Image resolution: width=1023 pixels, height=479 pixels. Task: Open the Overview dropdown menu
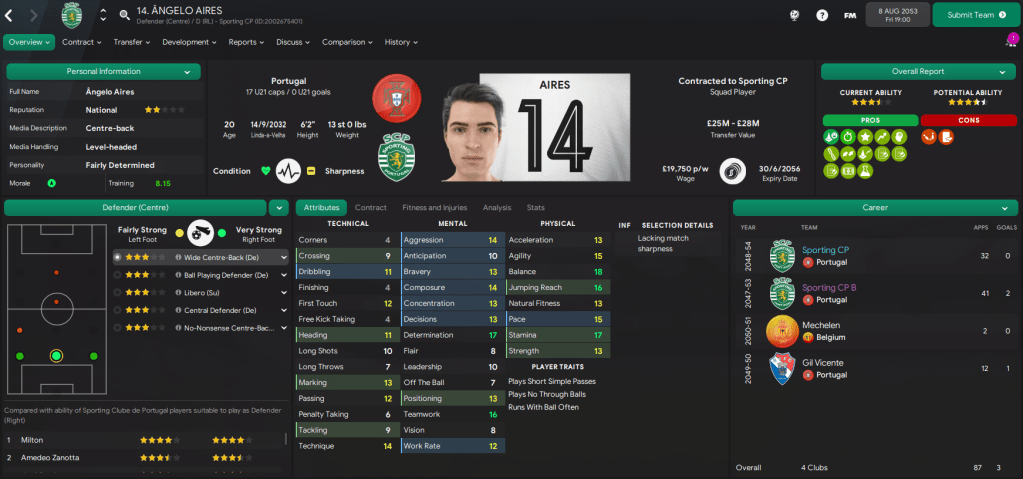click(29, 42)
